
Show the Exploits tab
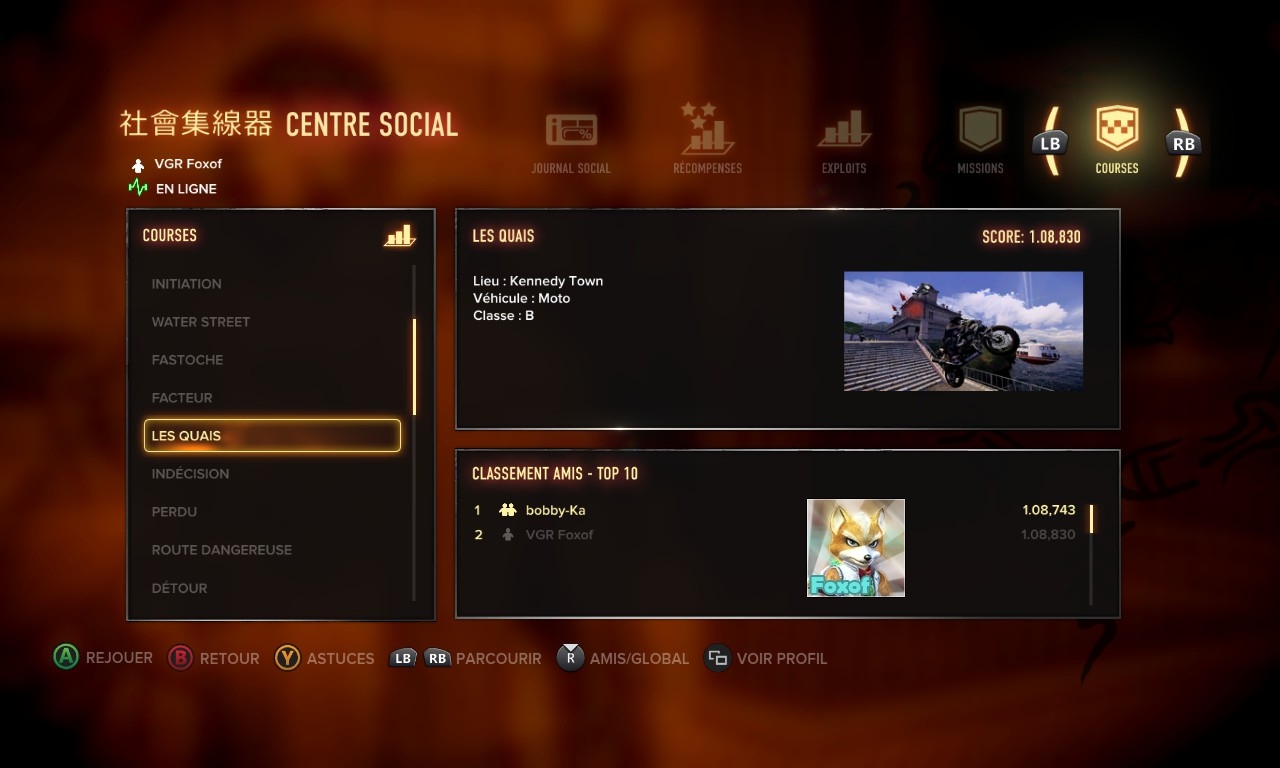[844, 142]
